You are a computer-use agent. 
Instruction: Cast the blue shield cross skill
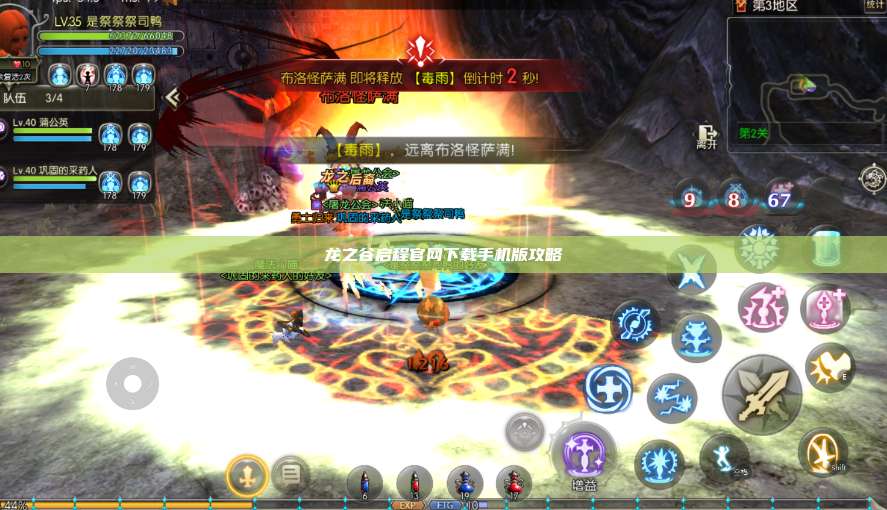pyautogui.click(x=608, y=389)
